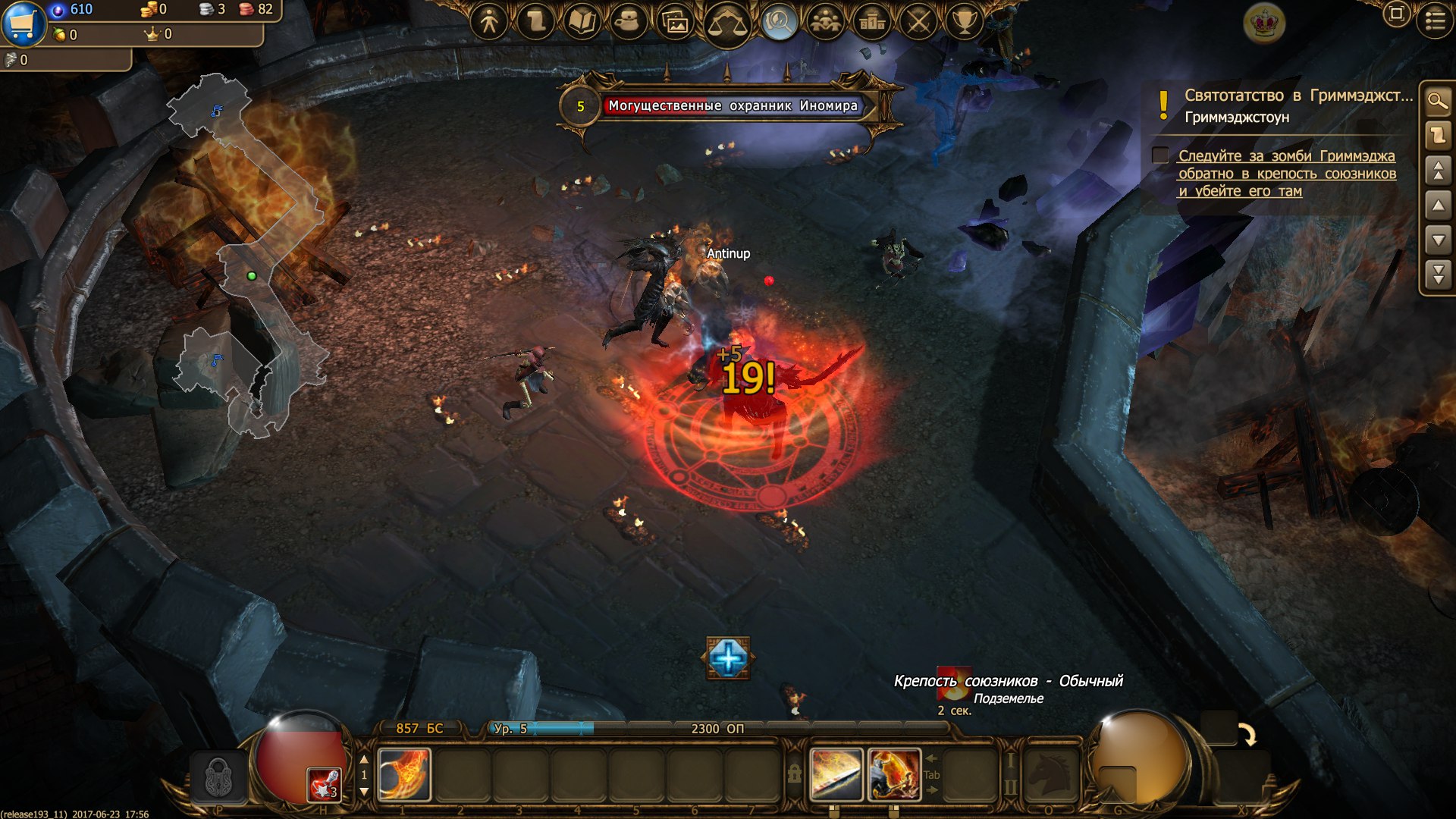Follow the Grimmage zombie quest objective link

point(1286,174)
